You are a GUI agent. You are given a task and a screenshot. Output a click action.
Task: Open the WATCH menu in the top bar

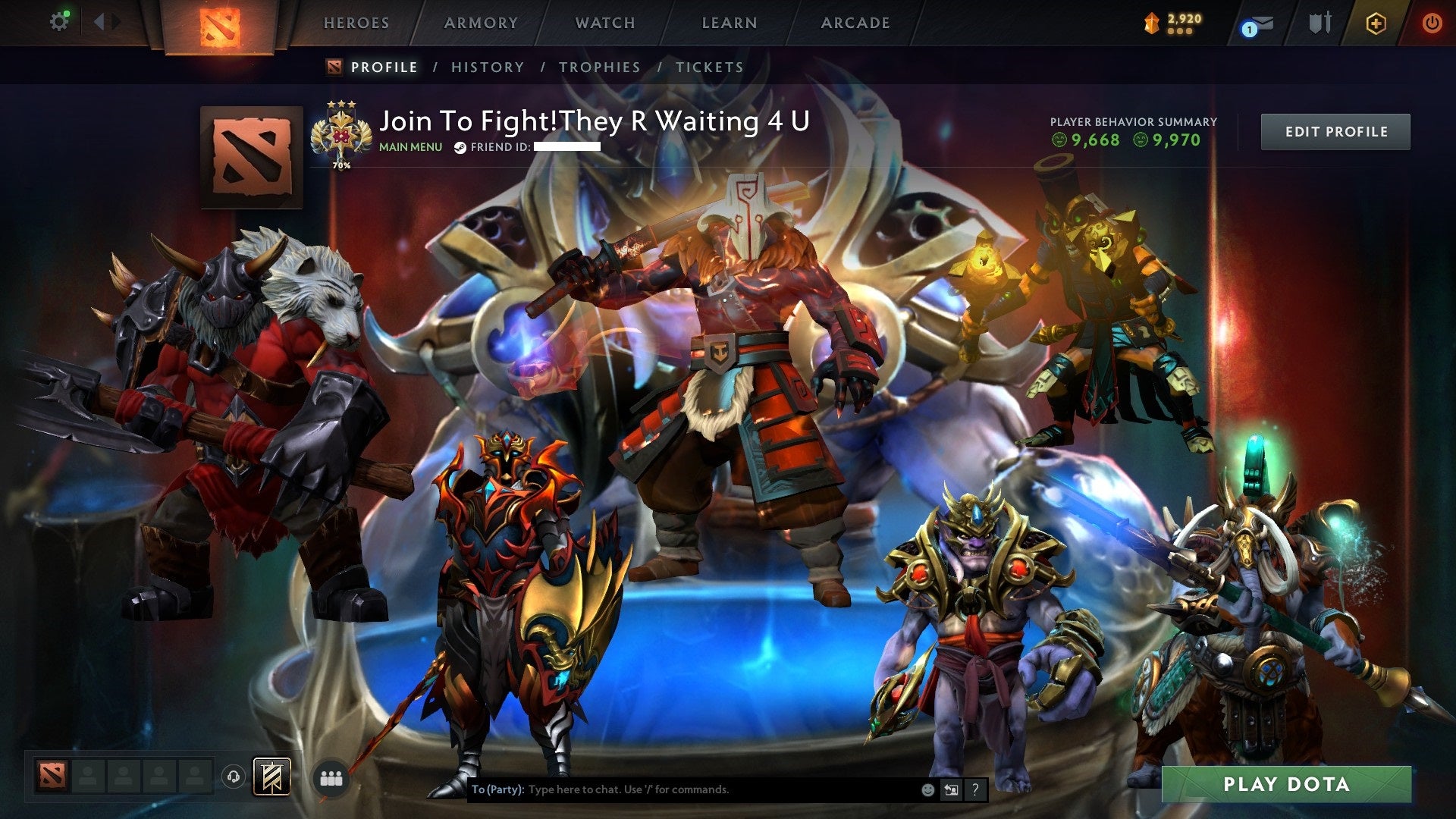604,23
